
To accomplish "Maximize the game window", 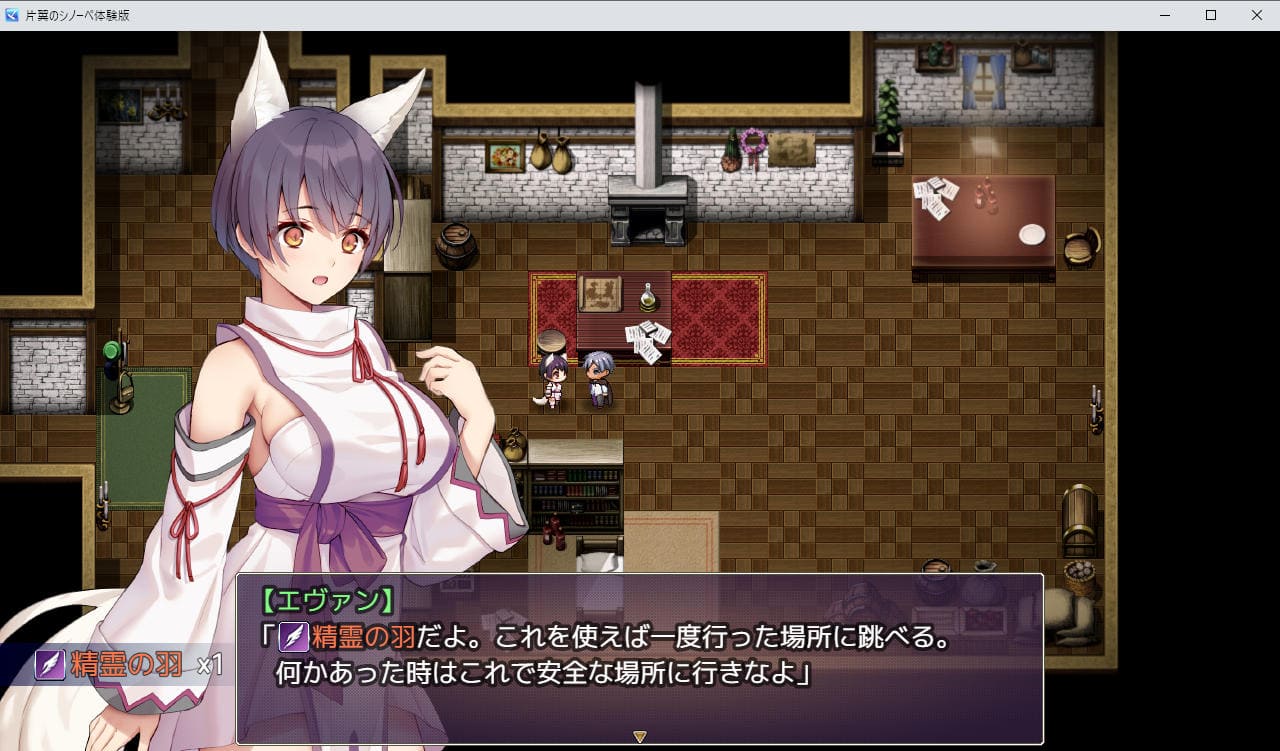I will (1211, 15).
